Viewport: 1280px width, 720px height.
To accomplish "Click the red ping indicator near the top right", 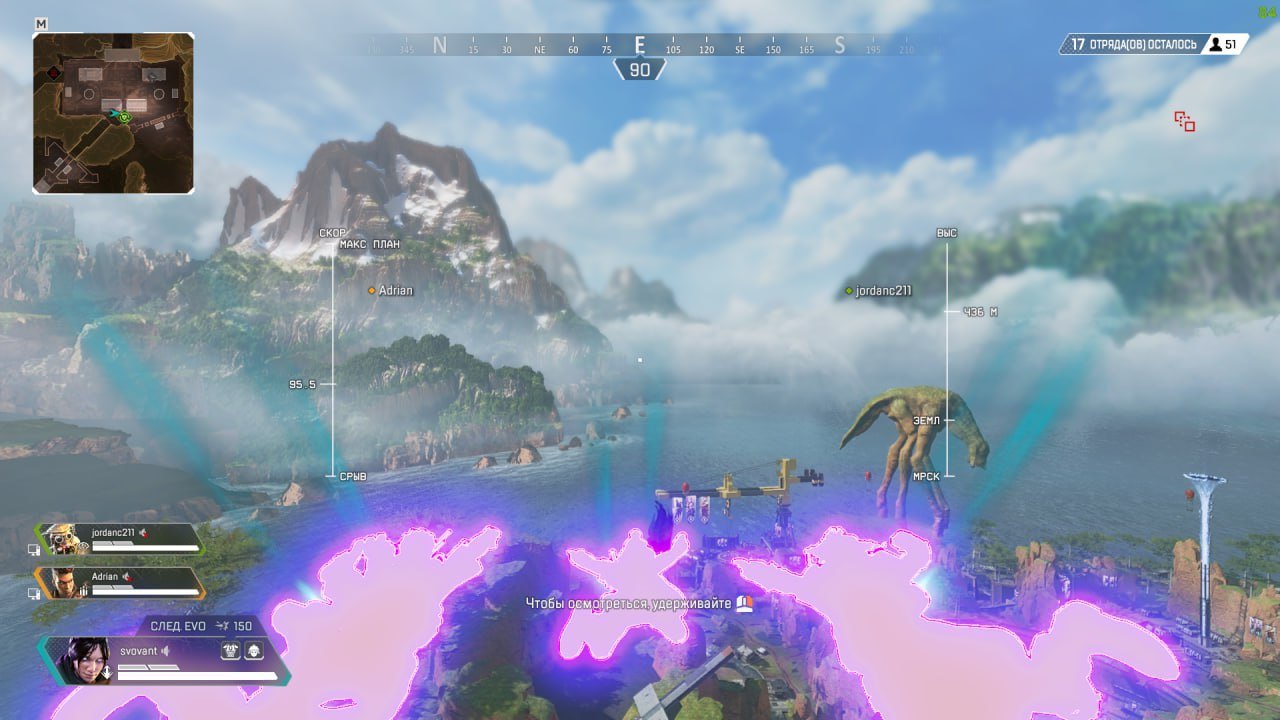I will 1183,120.
